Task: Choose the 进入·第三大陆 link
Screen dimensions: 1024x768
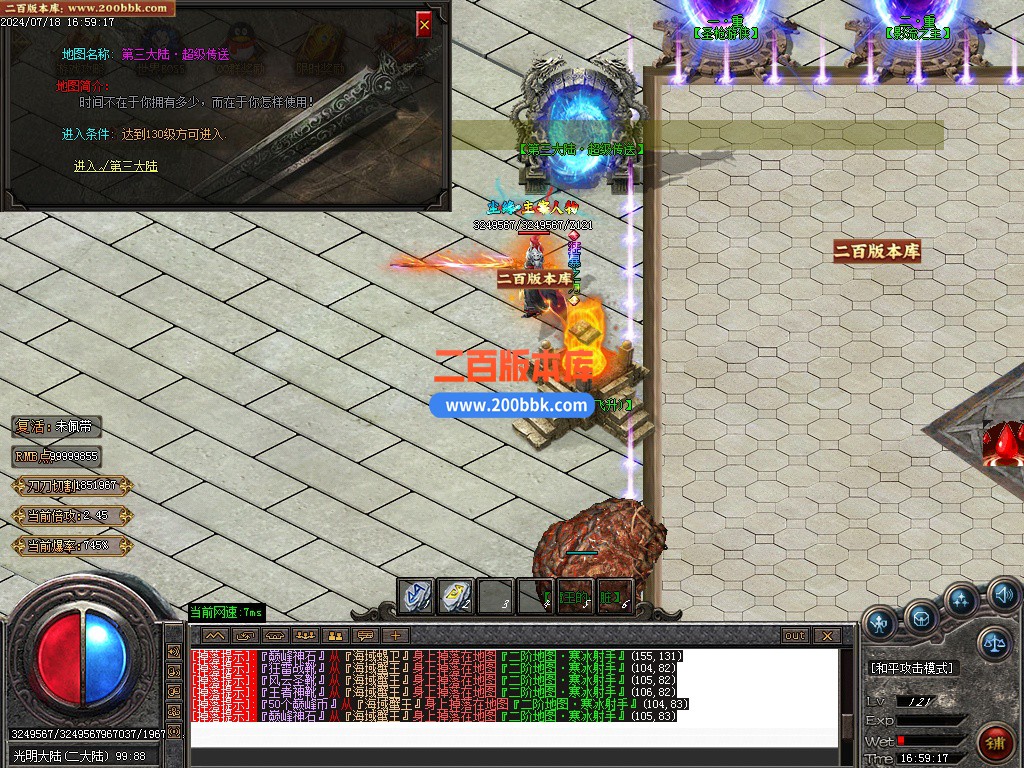Action: click(x=116, y=166)
